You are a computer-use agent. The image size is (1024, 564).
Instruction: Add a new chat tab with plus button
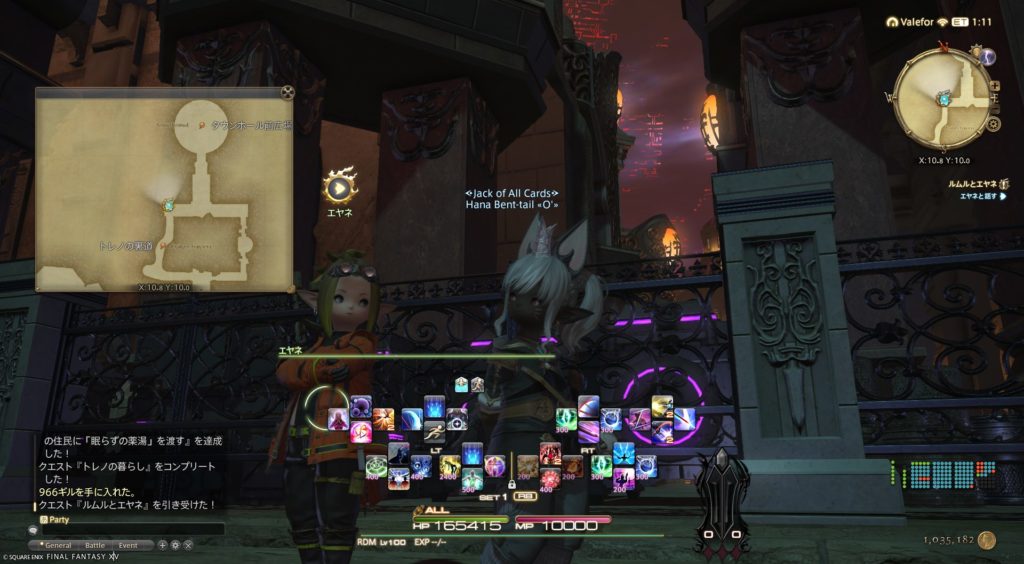pos(162,545)
